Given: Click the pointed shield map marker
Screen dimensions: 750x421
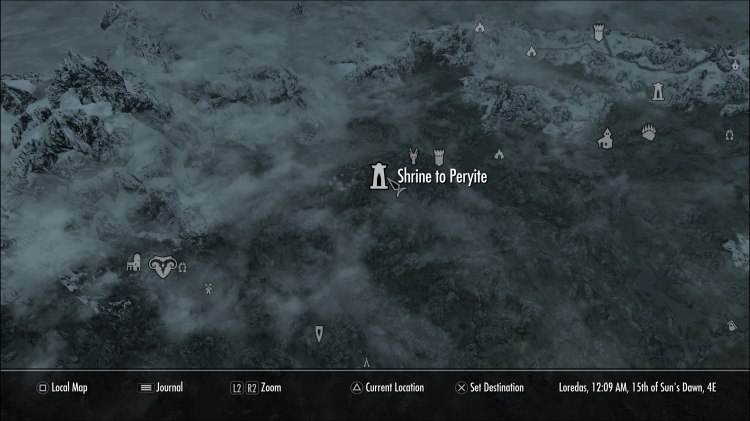Looking at the screenshot, I should pos(319,333).
